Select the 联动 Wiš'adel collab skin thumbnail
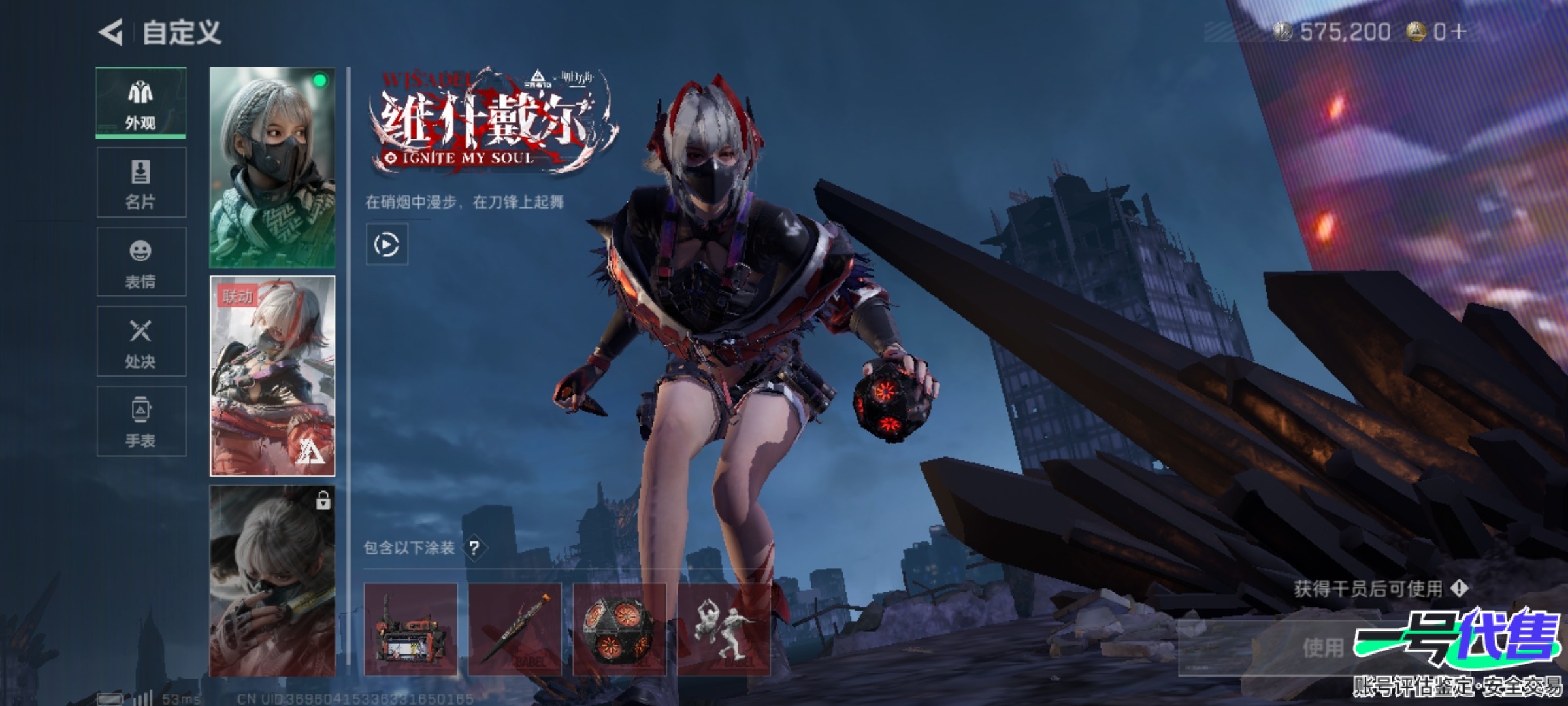This screenshot has width=1568, height=706. pos(272,376)
